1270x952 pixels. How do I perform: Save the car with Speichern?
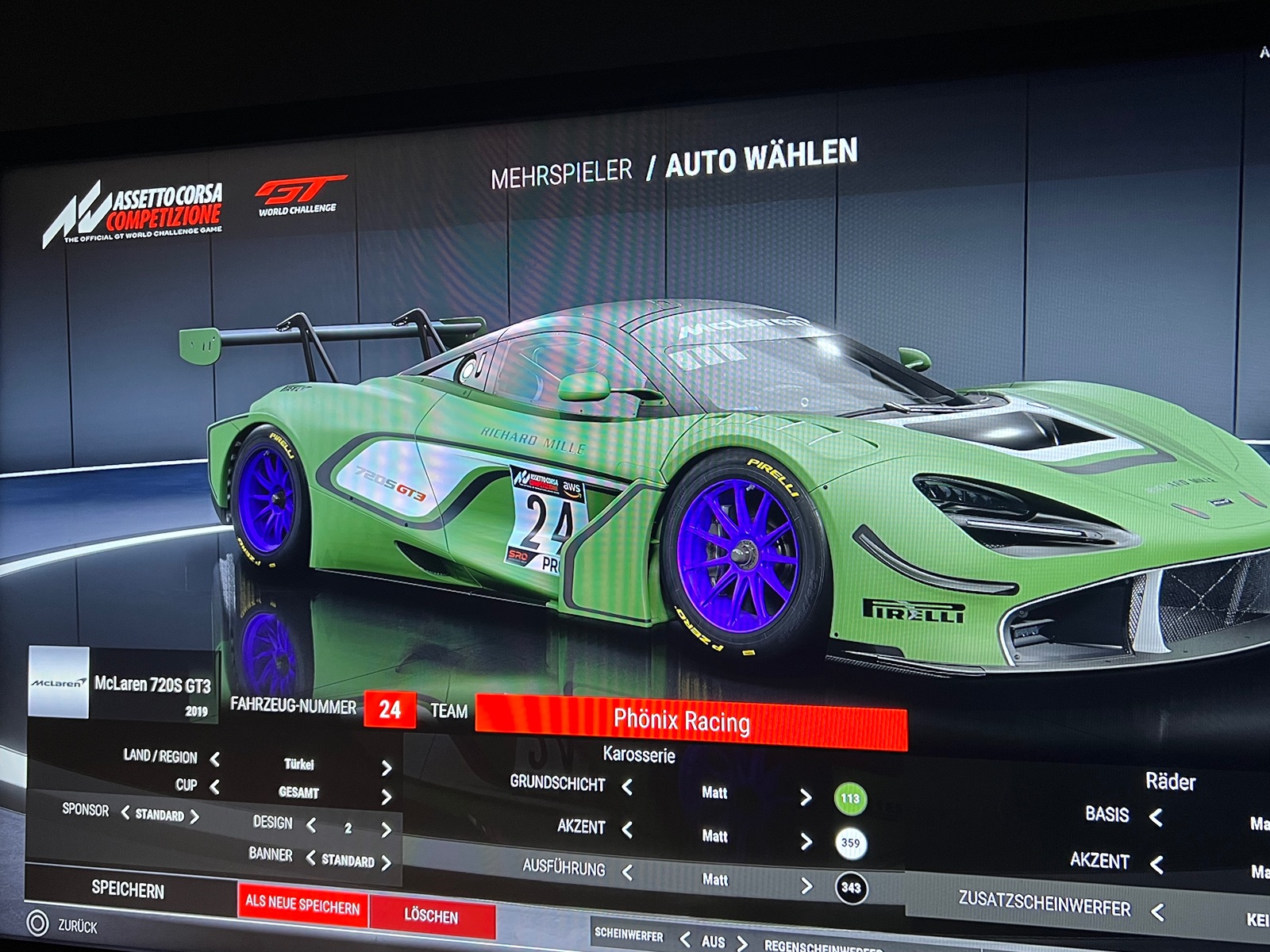click(128, 889)
